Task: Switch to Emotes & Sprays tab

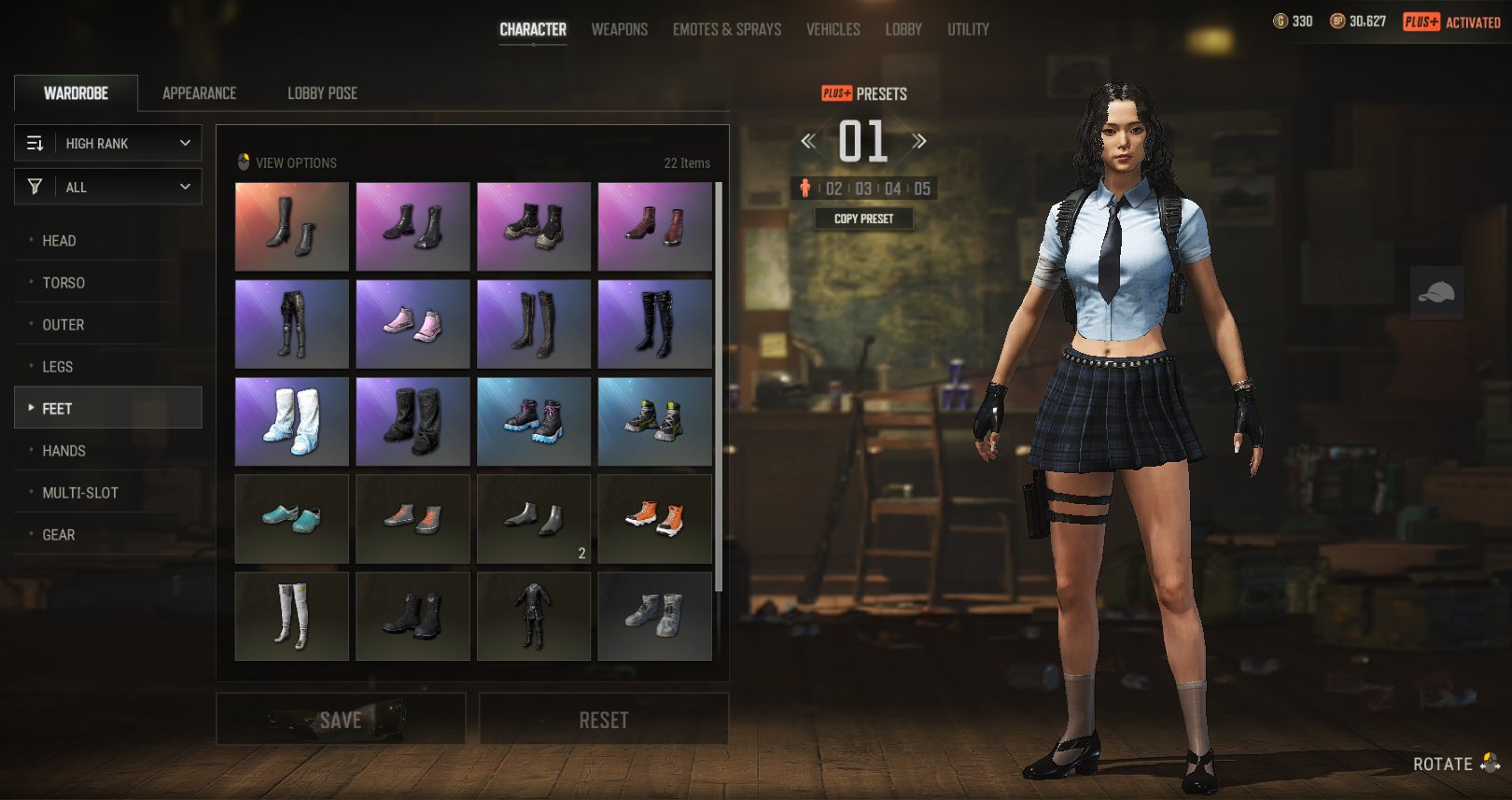Action: tap(727, 30)
